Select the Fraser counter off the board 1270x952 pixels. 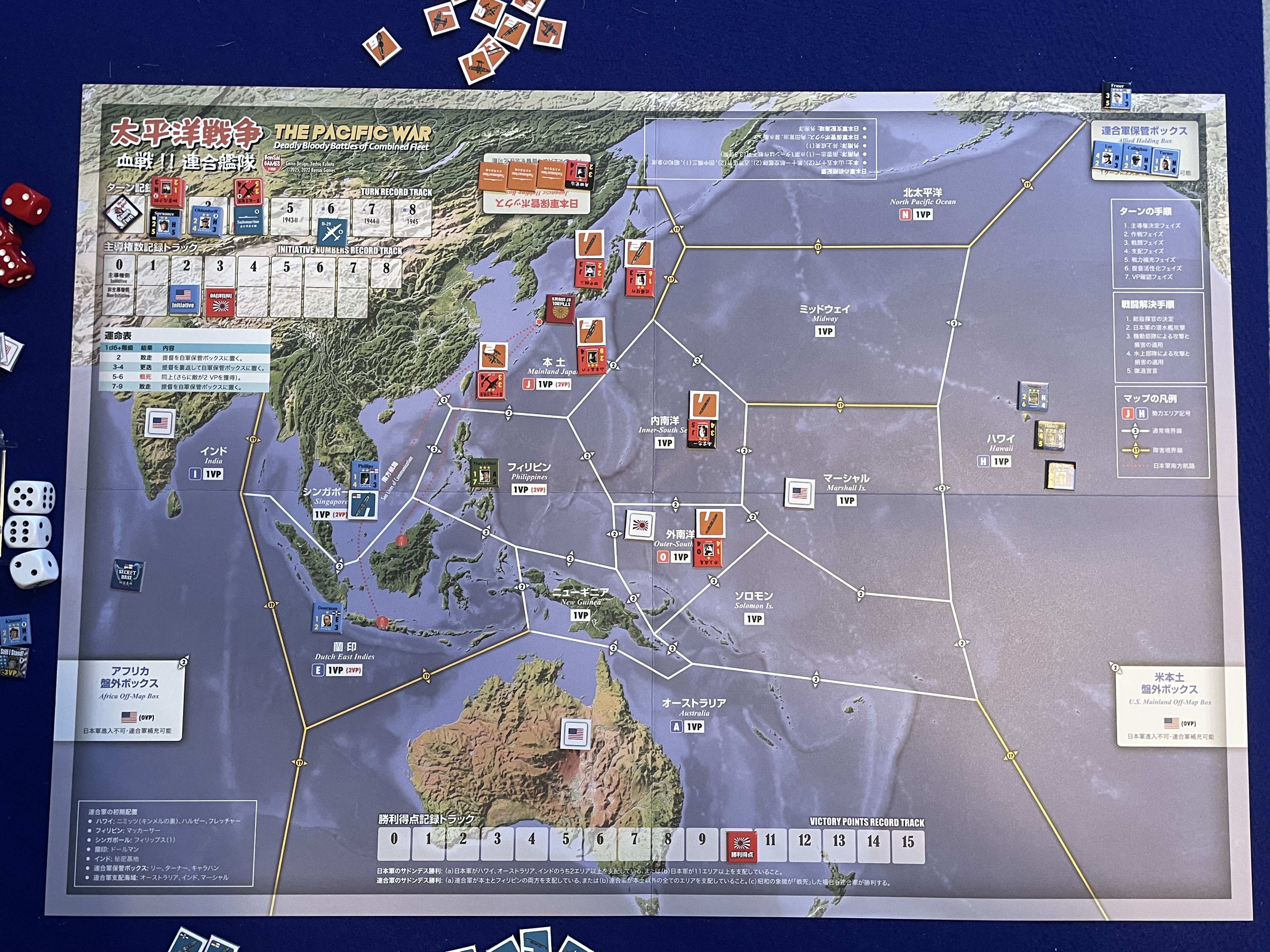click(1117, 96)
